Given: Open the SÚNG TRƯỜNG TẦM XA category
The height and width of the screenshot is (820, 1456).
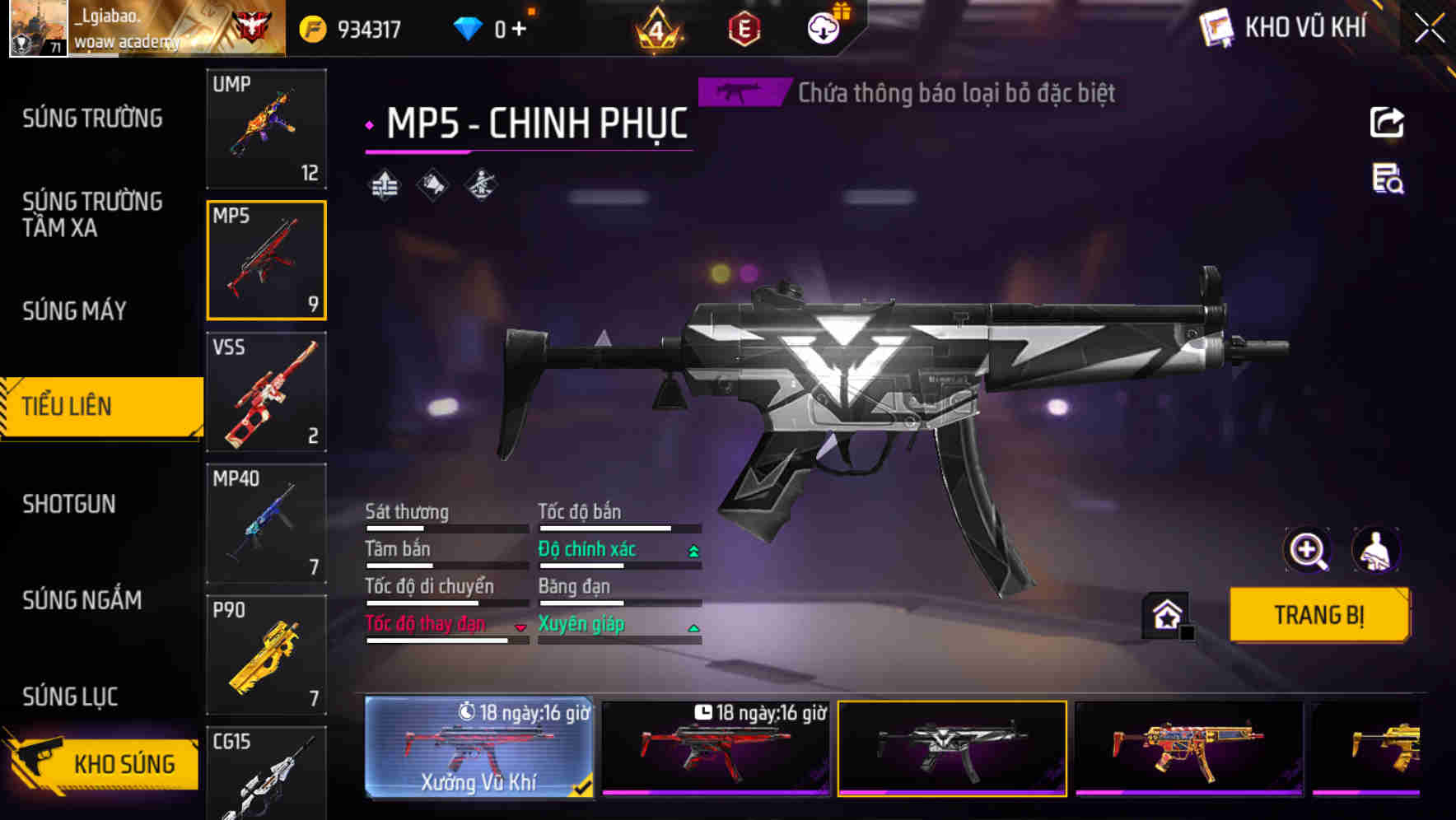Looking at the screenshot, I should tap(92, 214).
